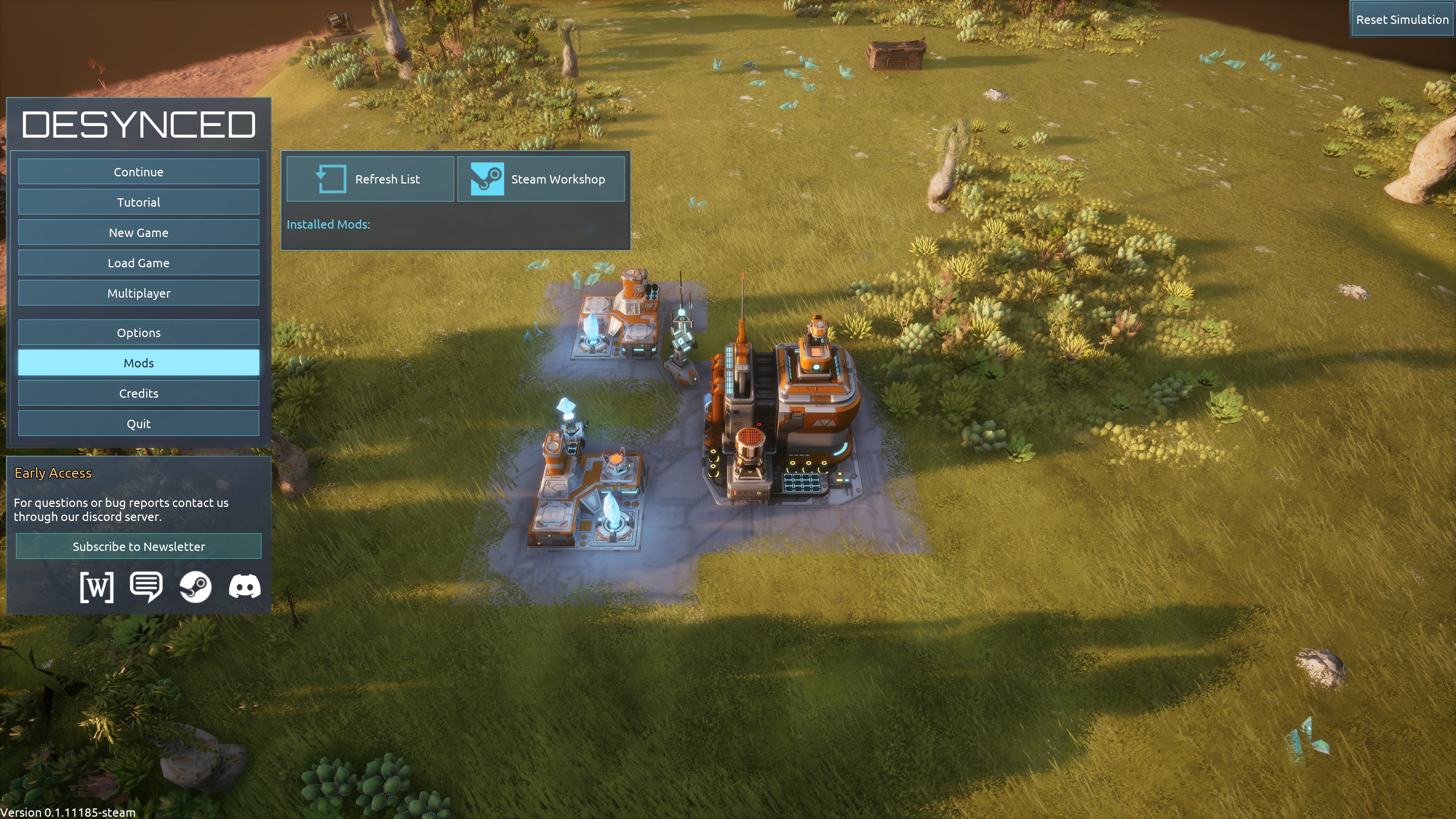Click the Reset Simulation button
The image size is (1456, 819).
[1402, 20]
